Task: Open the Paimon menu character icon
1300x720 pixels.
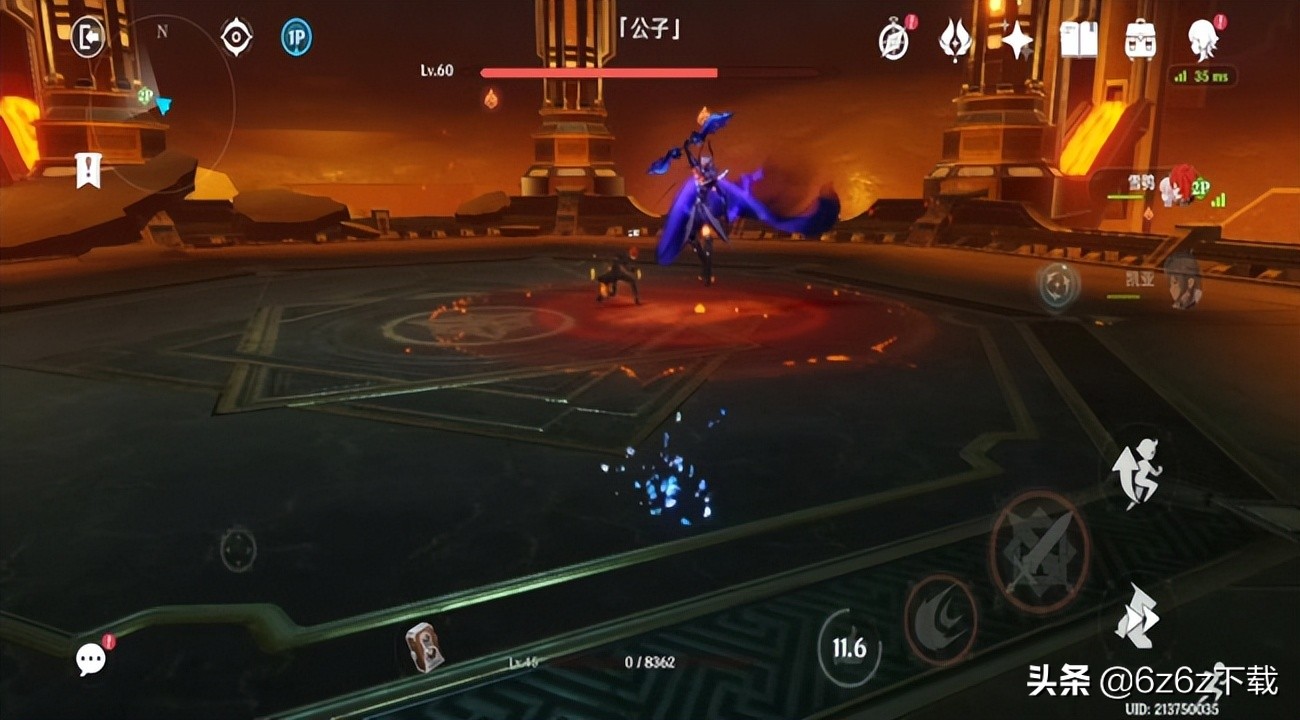Action: pyautogui.click(x=1201, y=40)
